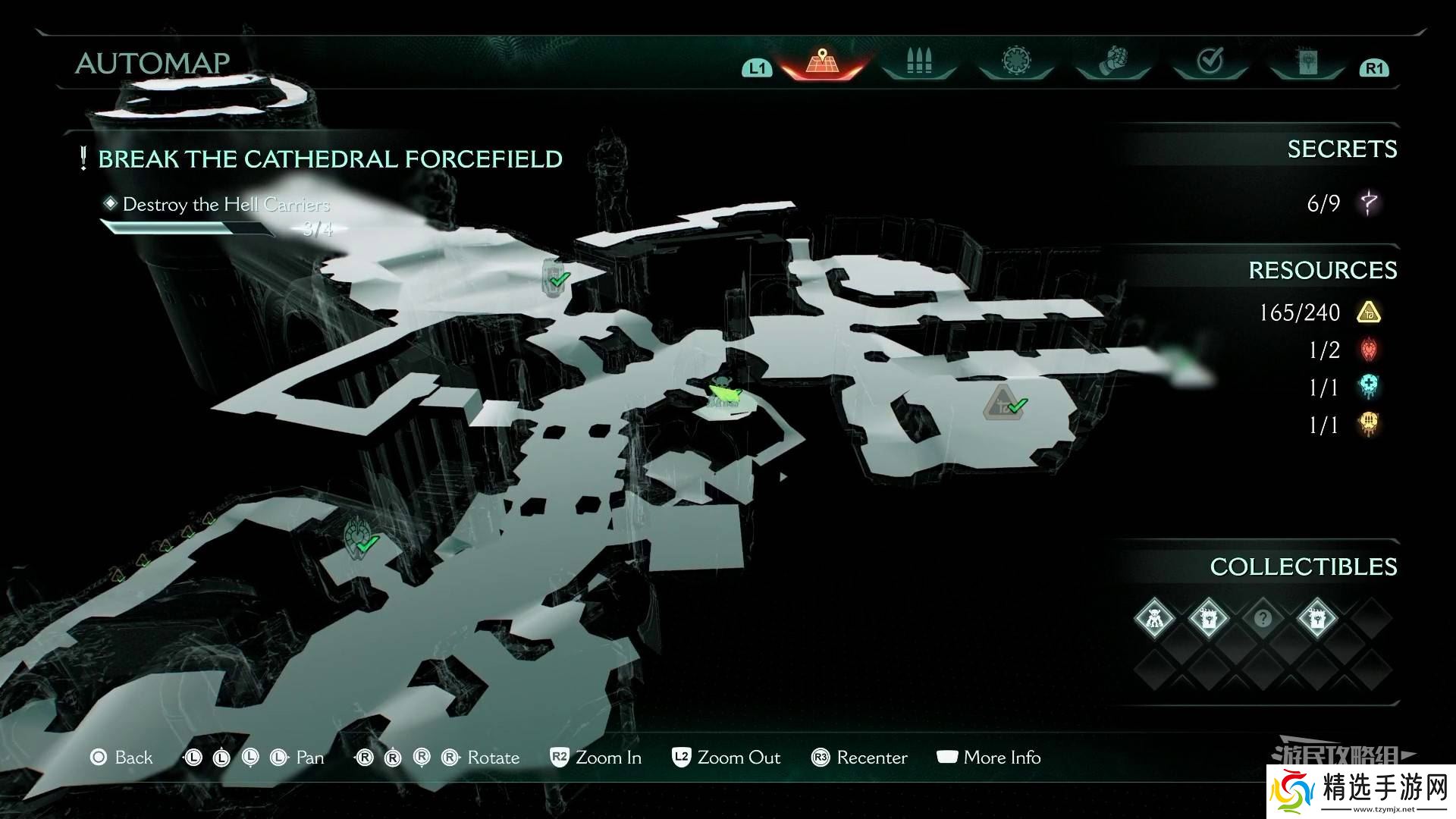Select the blue life sigil icon
Screen dimensions: 1456x819
click(1369, 388)
